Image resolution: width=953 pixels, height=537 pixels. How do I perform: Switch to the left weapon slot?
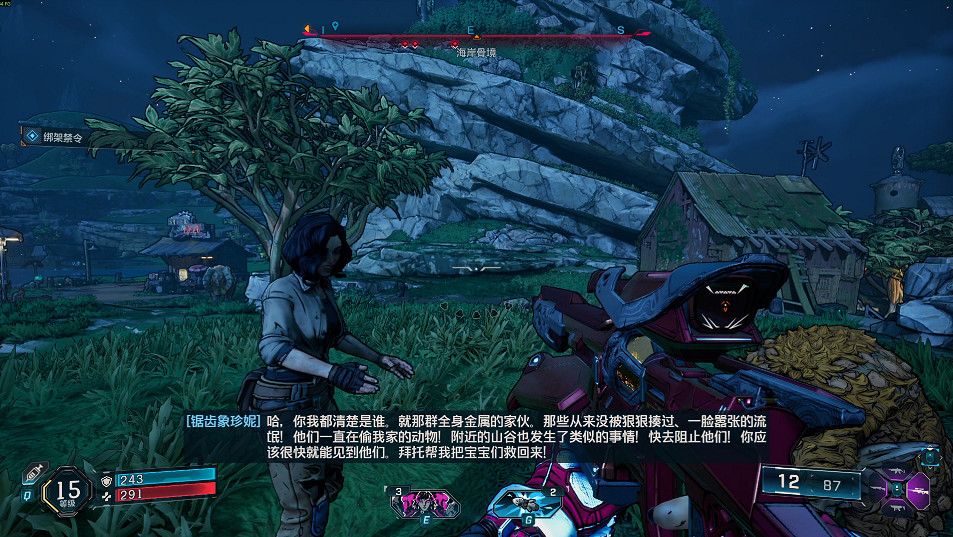[x=880, y=490]
